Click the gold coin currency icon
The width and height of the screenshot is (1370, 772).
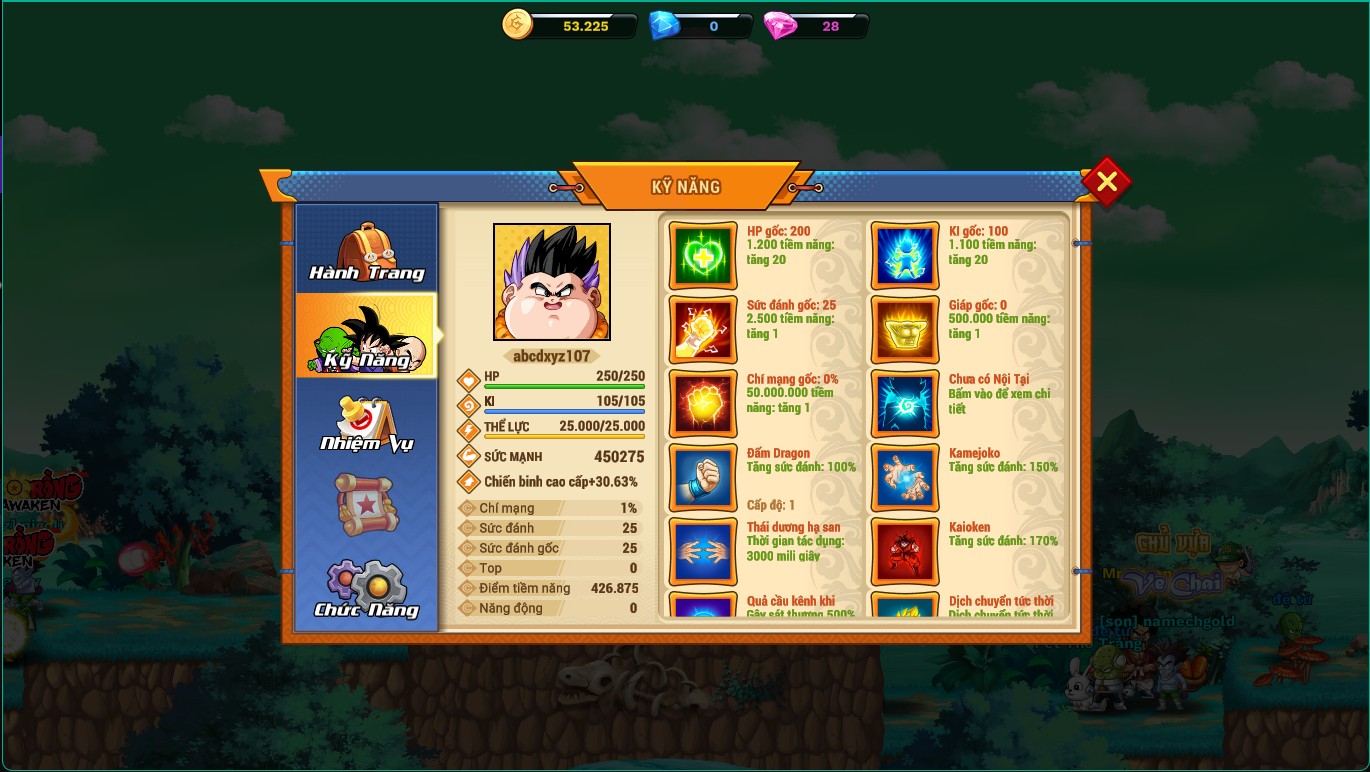tap(517, 24)
